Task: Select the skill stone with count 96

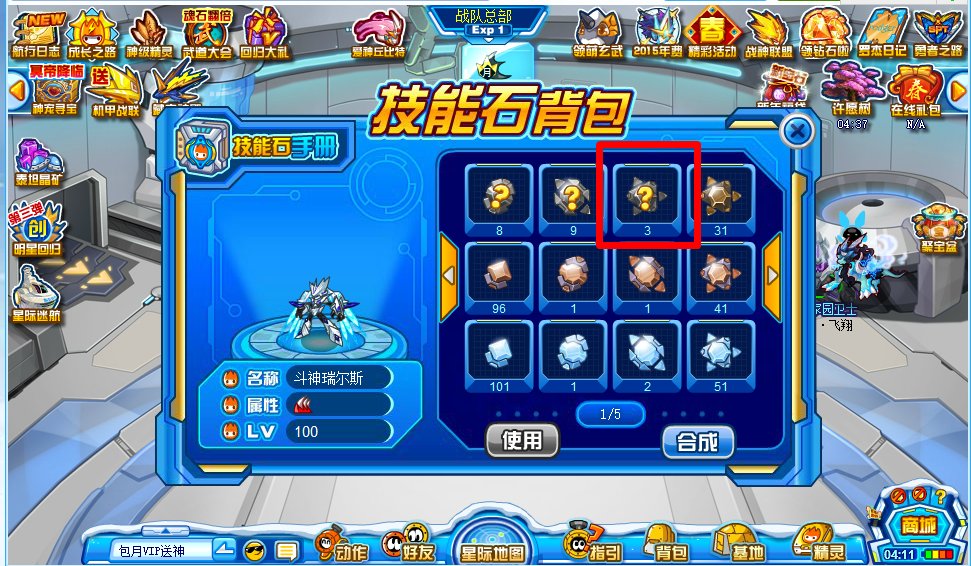Action: tap(498, 273)
